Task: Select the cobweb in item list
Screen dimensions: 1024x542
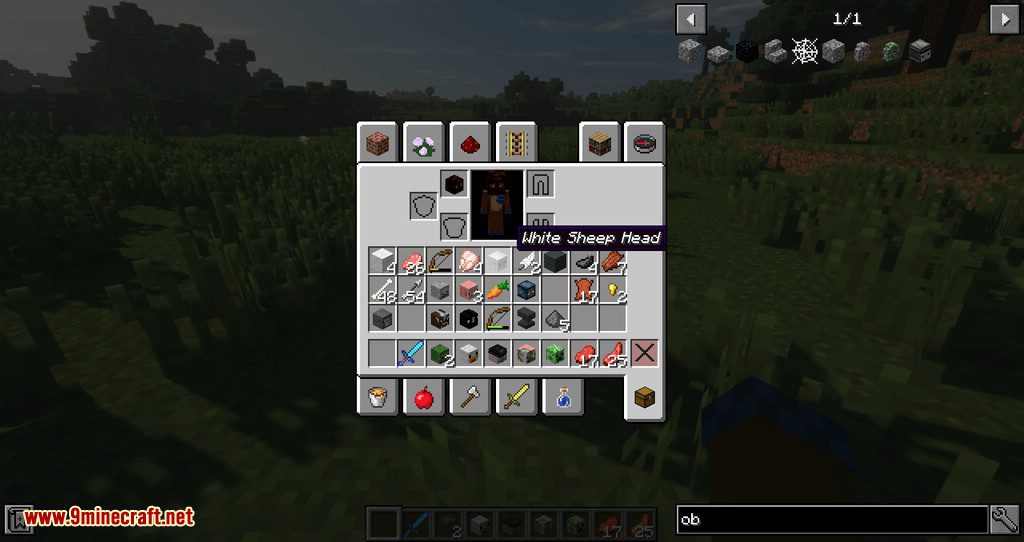Action: 804,51
